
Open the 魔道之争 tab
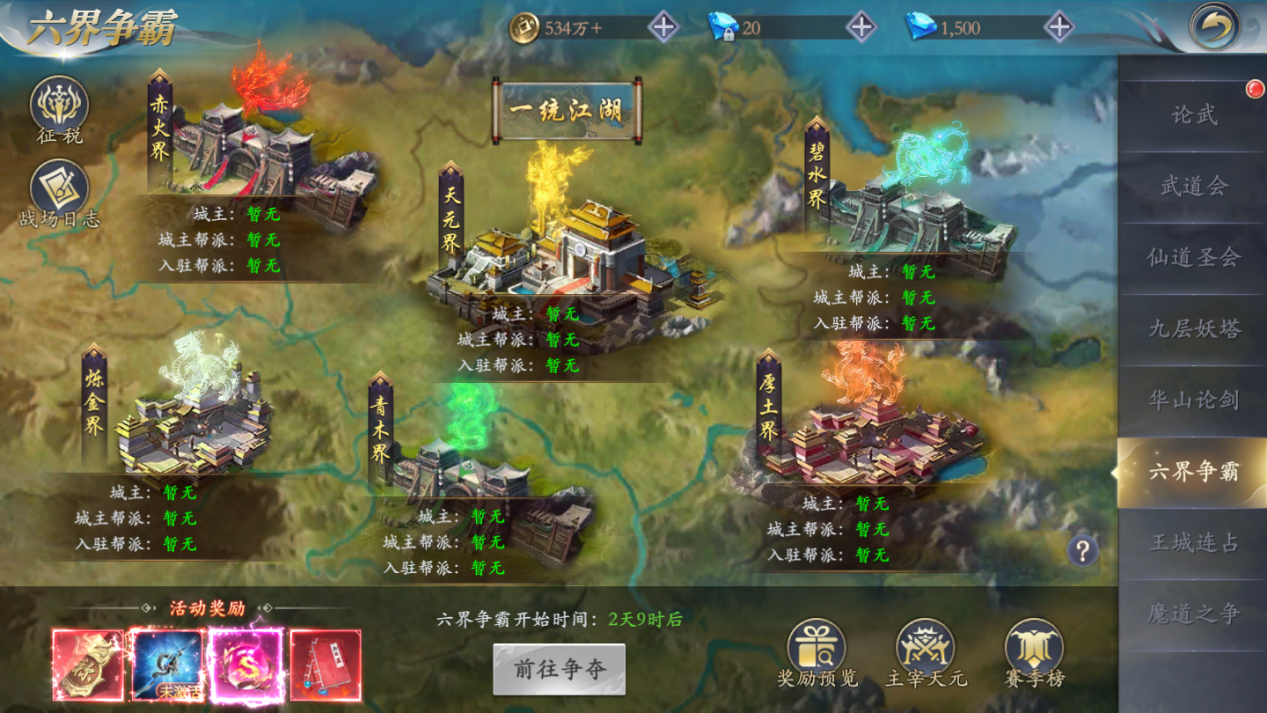[x=1193, y=614]
